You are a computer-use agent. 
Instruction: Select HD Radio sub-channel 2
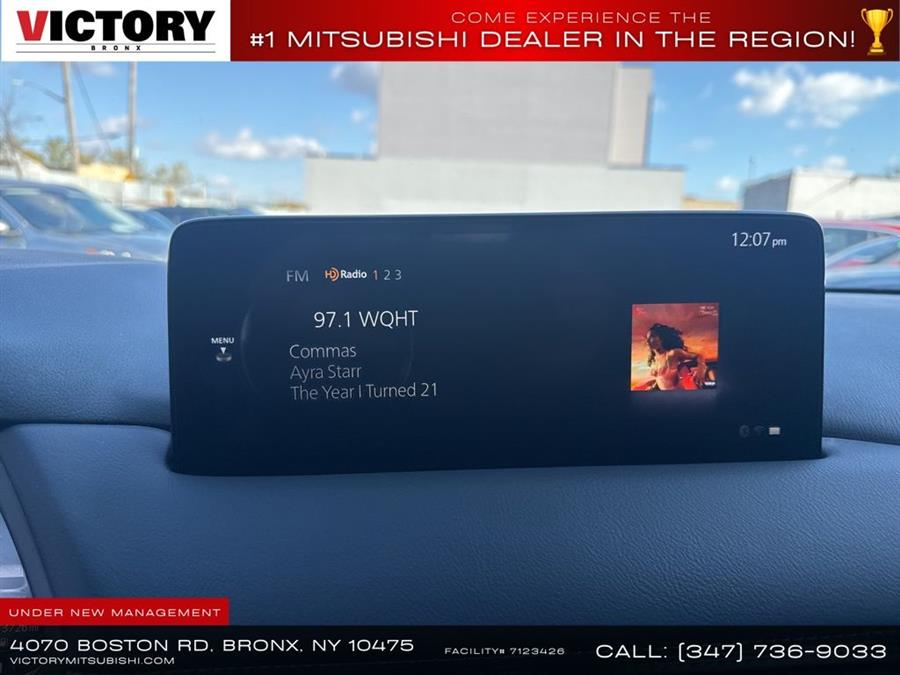click(x=387, y=275)
